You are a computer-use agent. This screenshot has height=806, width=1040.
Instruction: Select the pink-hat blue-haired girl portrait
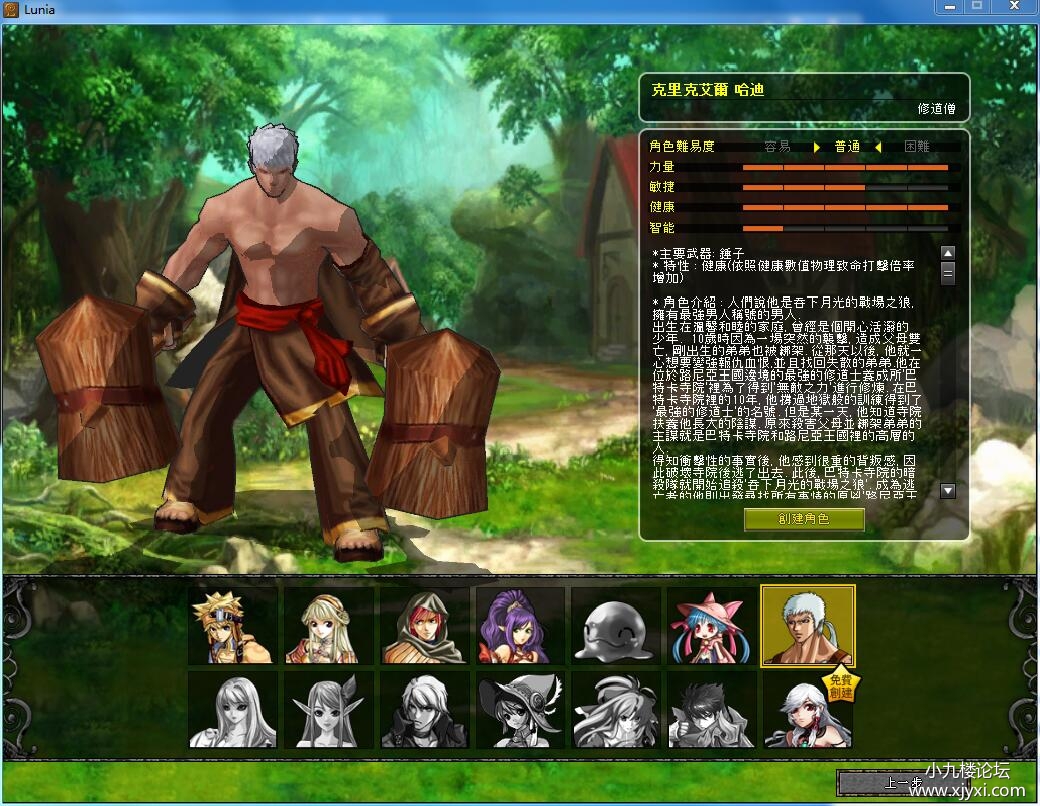[x=712, y=626]
